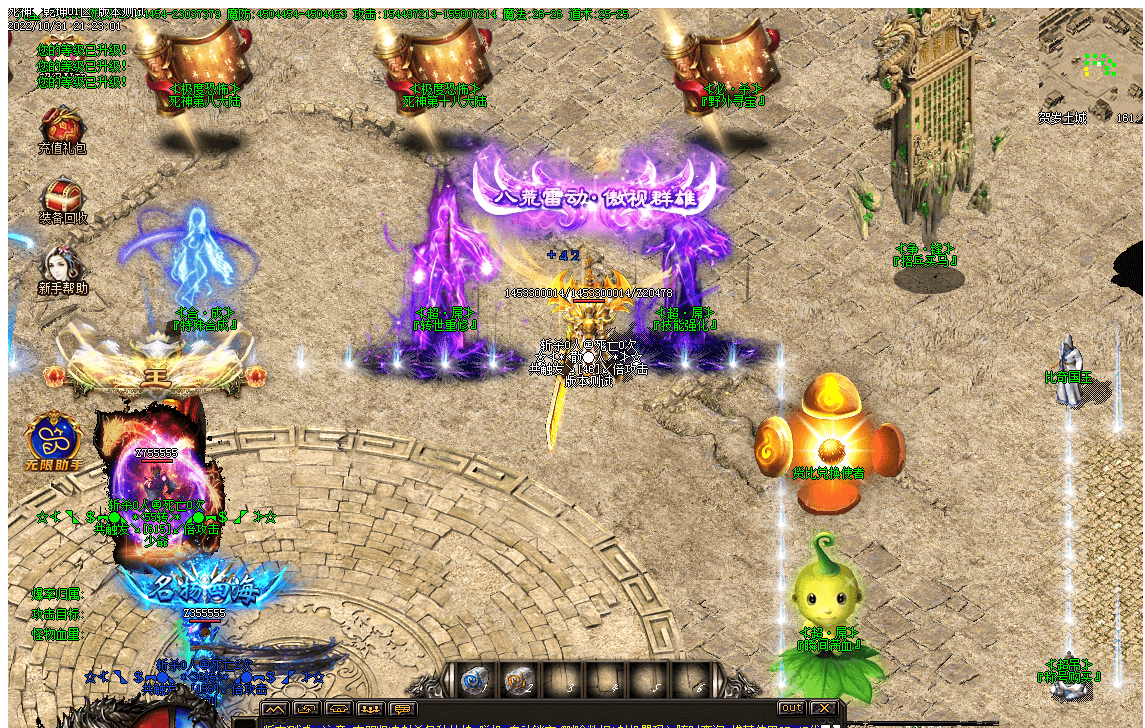1145x728 pixels.
Task: Use the blue scroll in hotbar slot 1
Action: (475, 681)
